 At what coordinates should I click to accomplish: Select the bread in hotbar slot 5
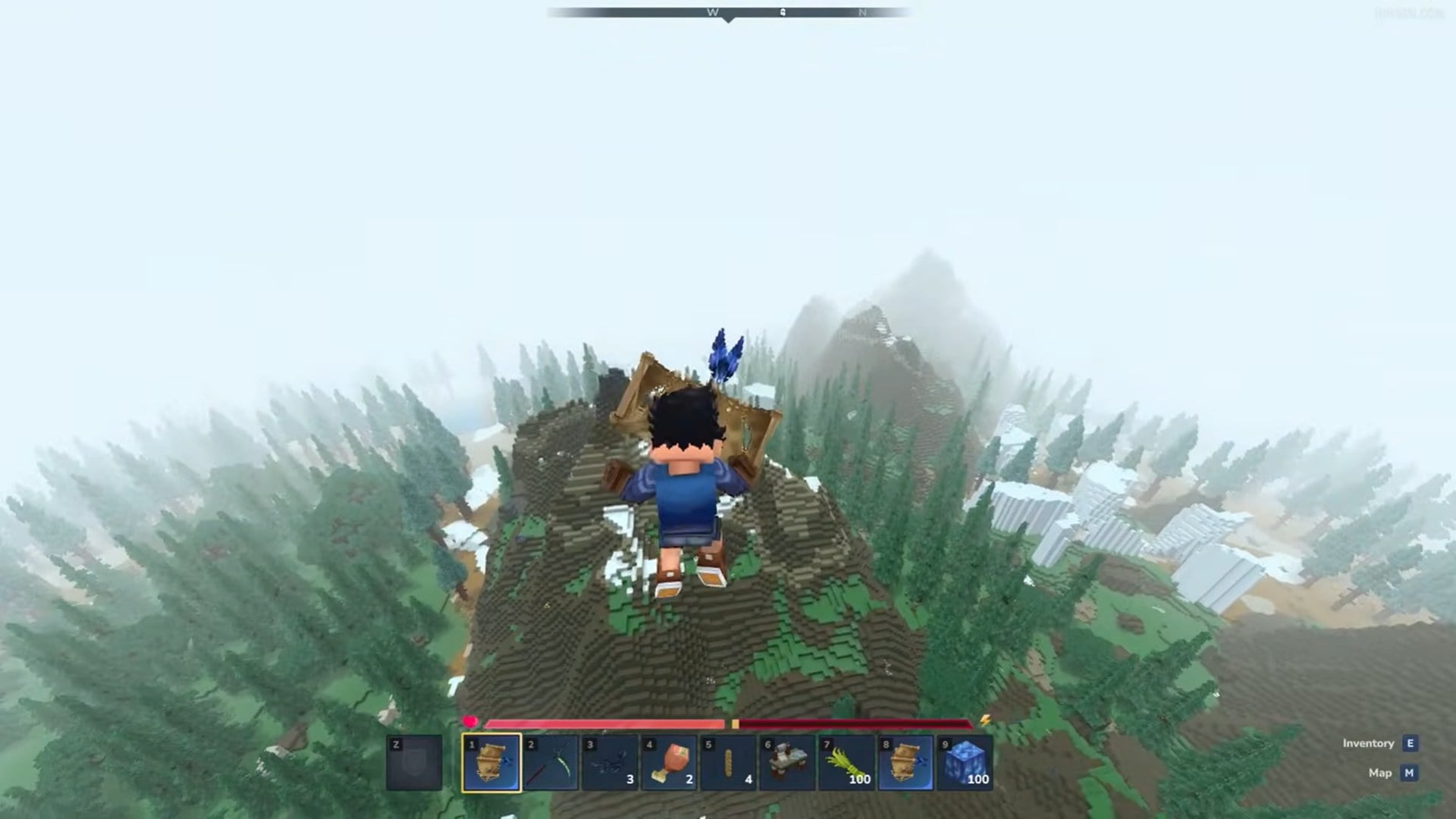point(727,764)
